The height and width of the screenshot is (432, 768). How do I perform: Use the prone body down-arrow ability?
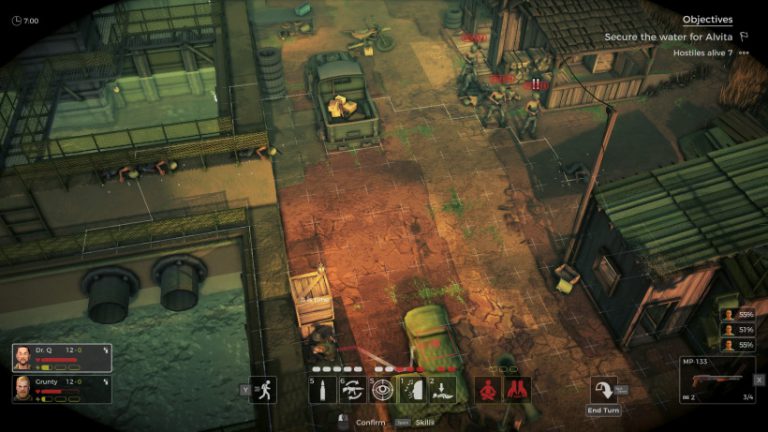tap(442, 389)
